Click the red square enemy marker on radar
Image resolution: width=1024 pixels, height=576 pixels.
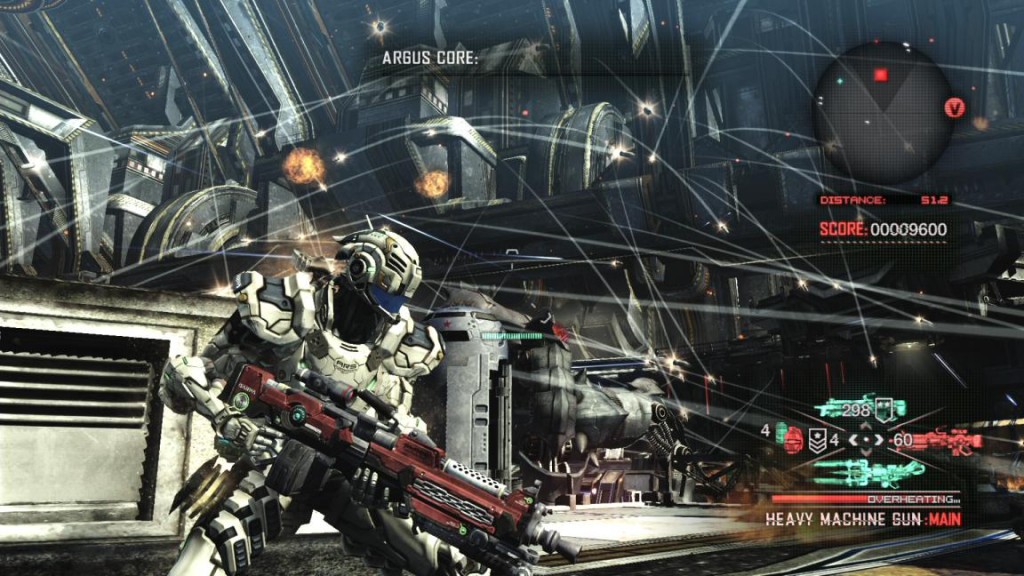[881, 74]
